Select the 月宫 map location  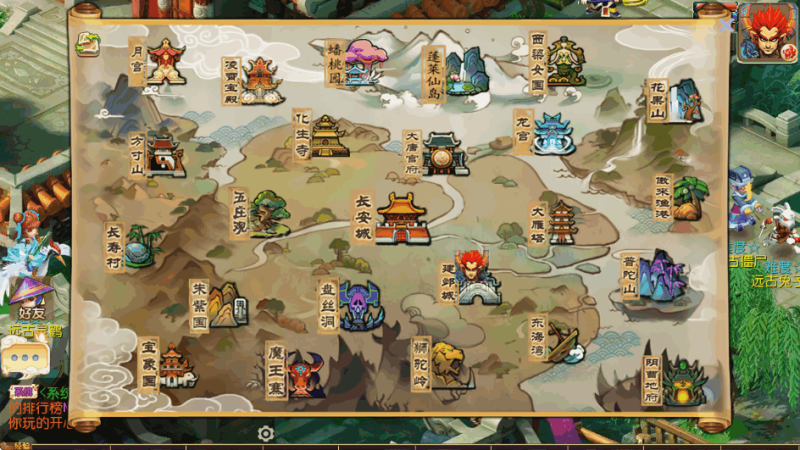point(165,61)
